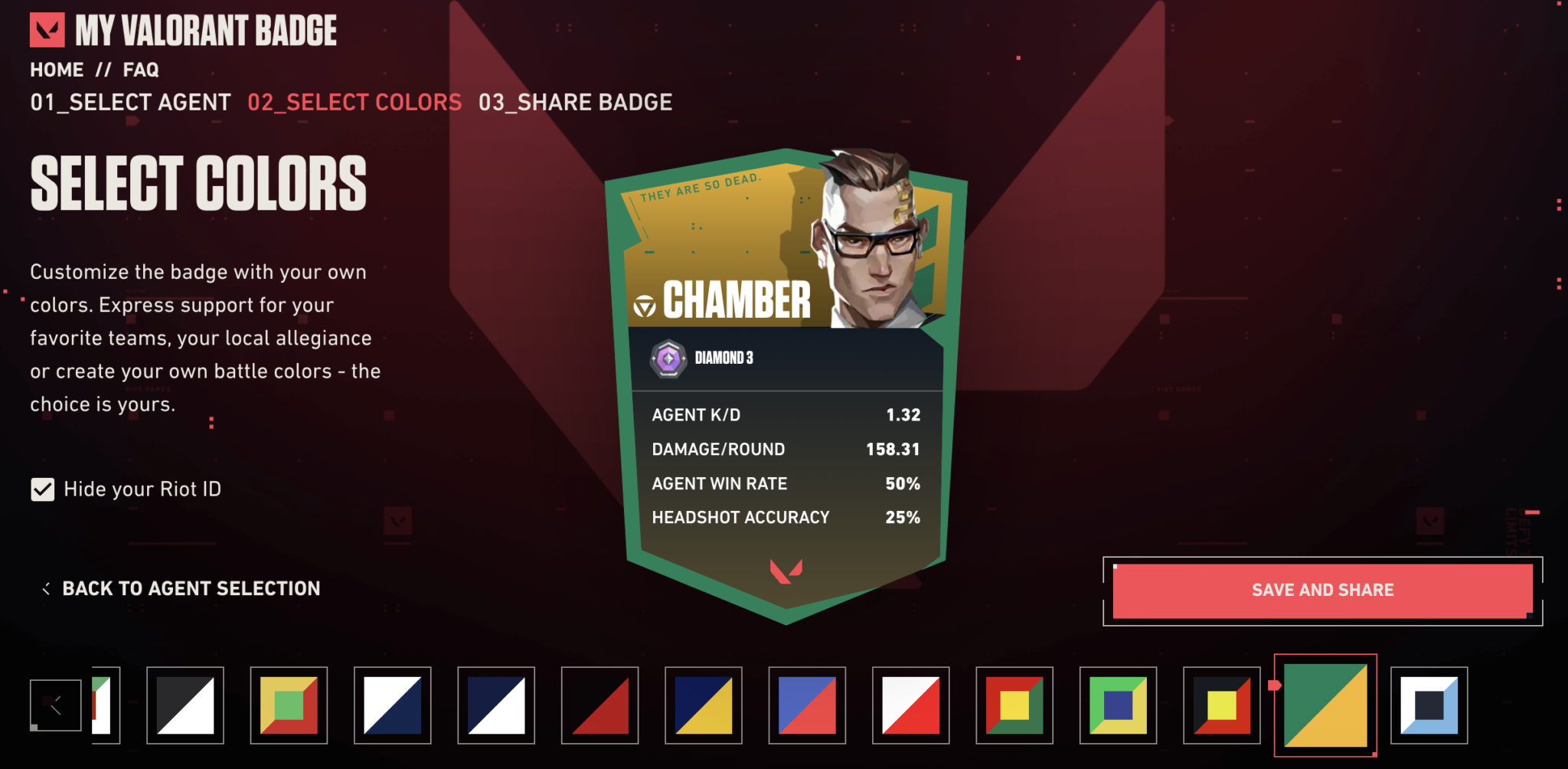1568x769 pixels.
Task: Click the My Valorant Badge logo
Action: (184, 31)
